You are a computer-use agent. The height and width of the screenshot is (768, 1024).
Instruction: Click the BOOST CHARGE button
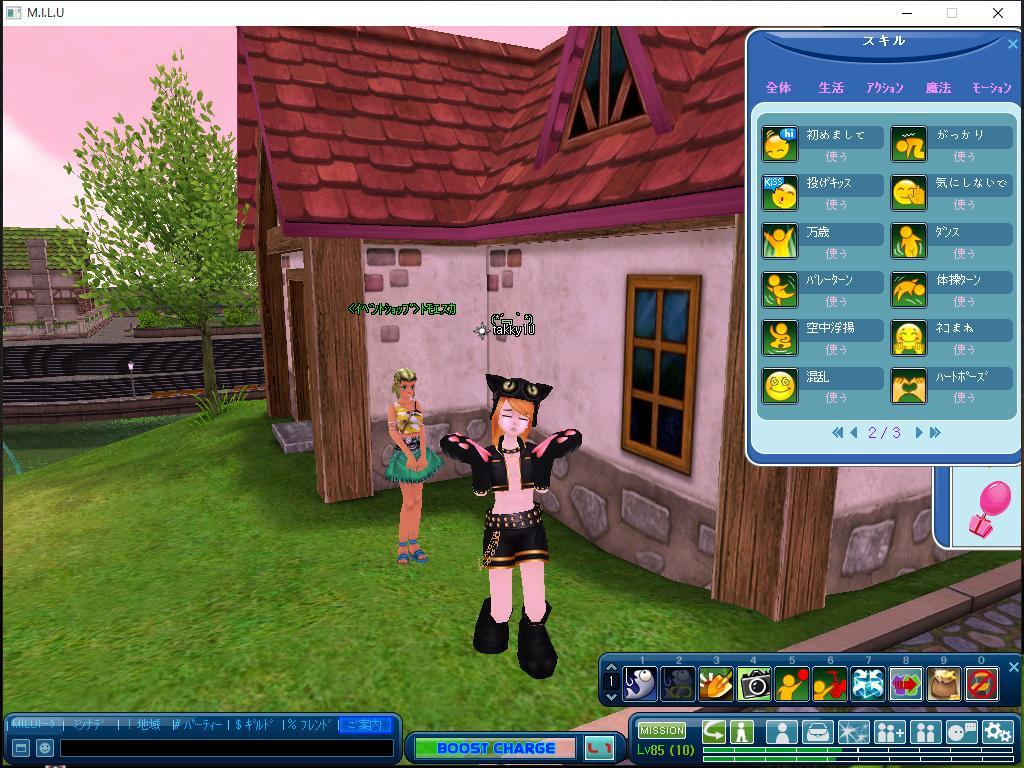pos(495,748)
